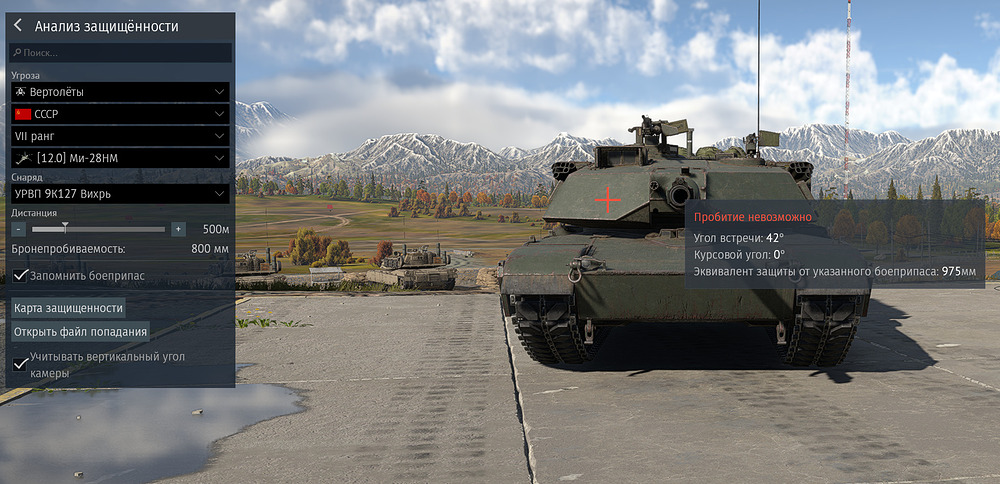The image size is (1000, 484).
Task: Increase distance with the plus button
Action: point(178,229)
